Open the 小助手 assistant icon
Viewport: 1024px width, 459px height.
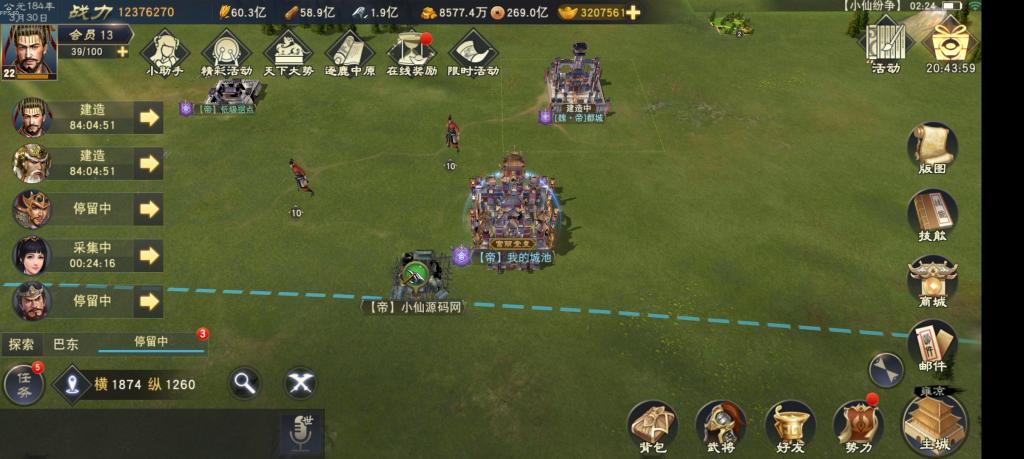[165, 52]
